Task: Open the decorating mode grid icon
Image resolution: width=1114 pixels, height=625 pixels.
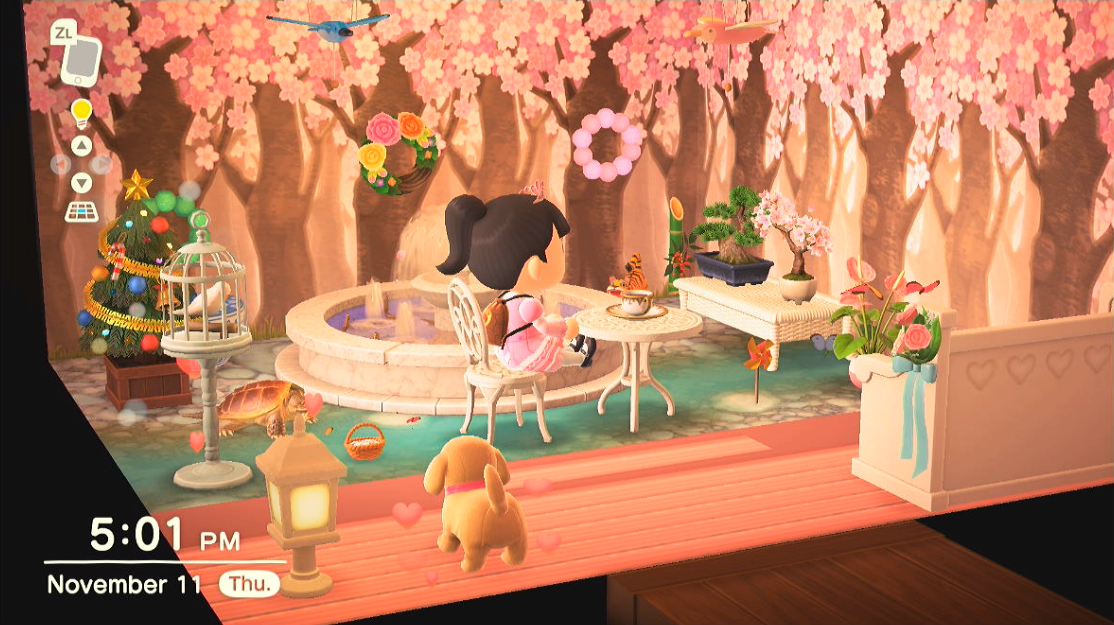Action: 82,211
